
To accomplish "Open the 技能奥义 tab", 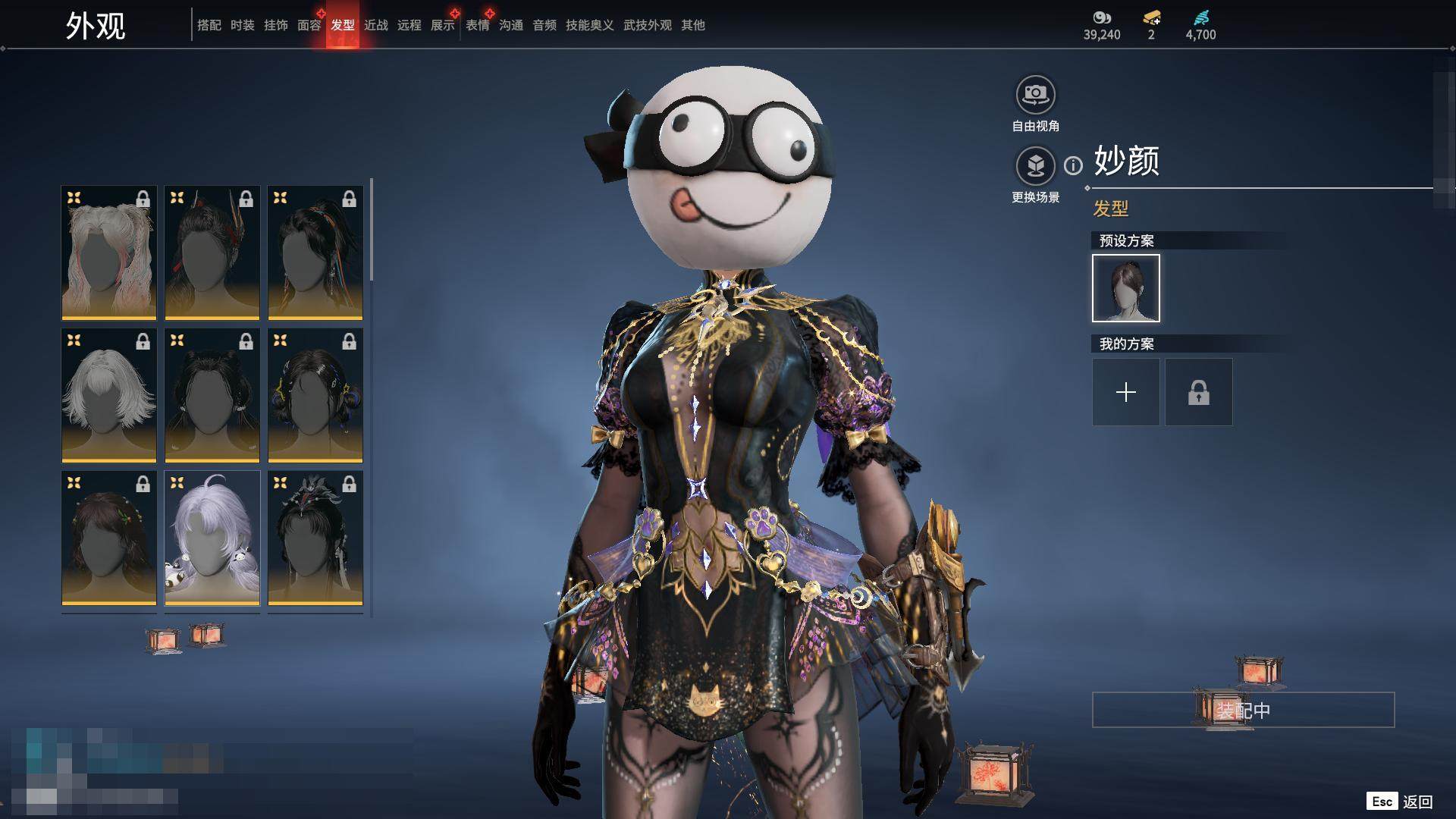I will (x=590, y=25).
